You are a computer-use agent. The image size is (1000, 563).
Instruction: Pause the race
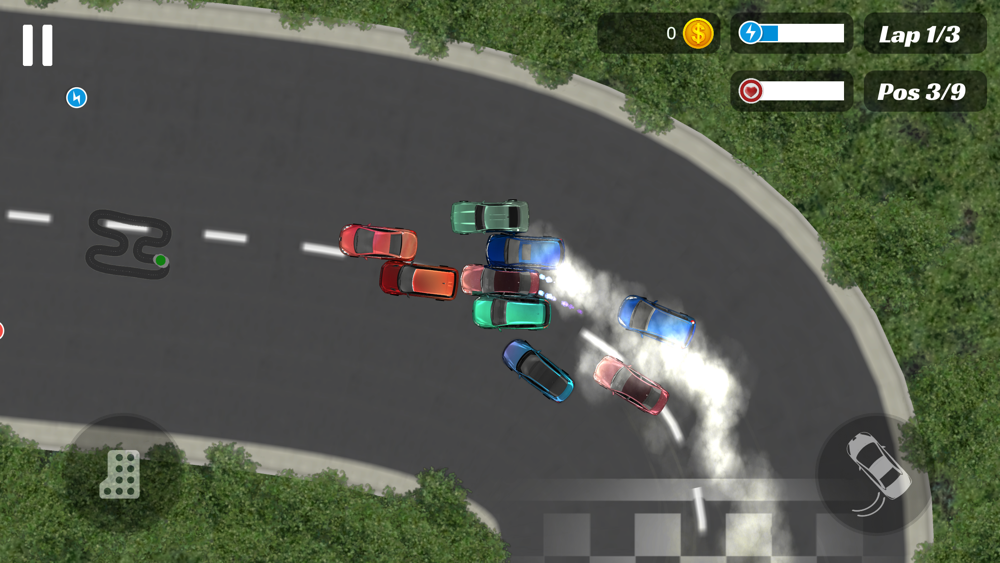point(38,45)
